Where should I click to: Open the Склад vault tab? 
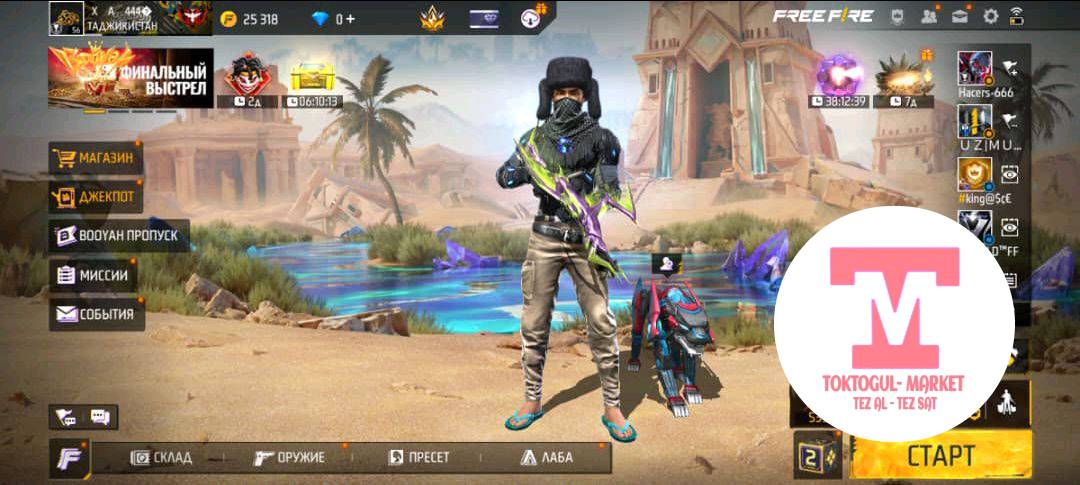(162, 458)
